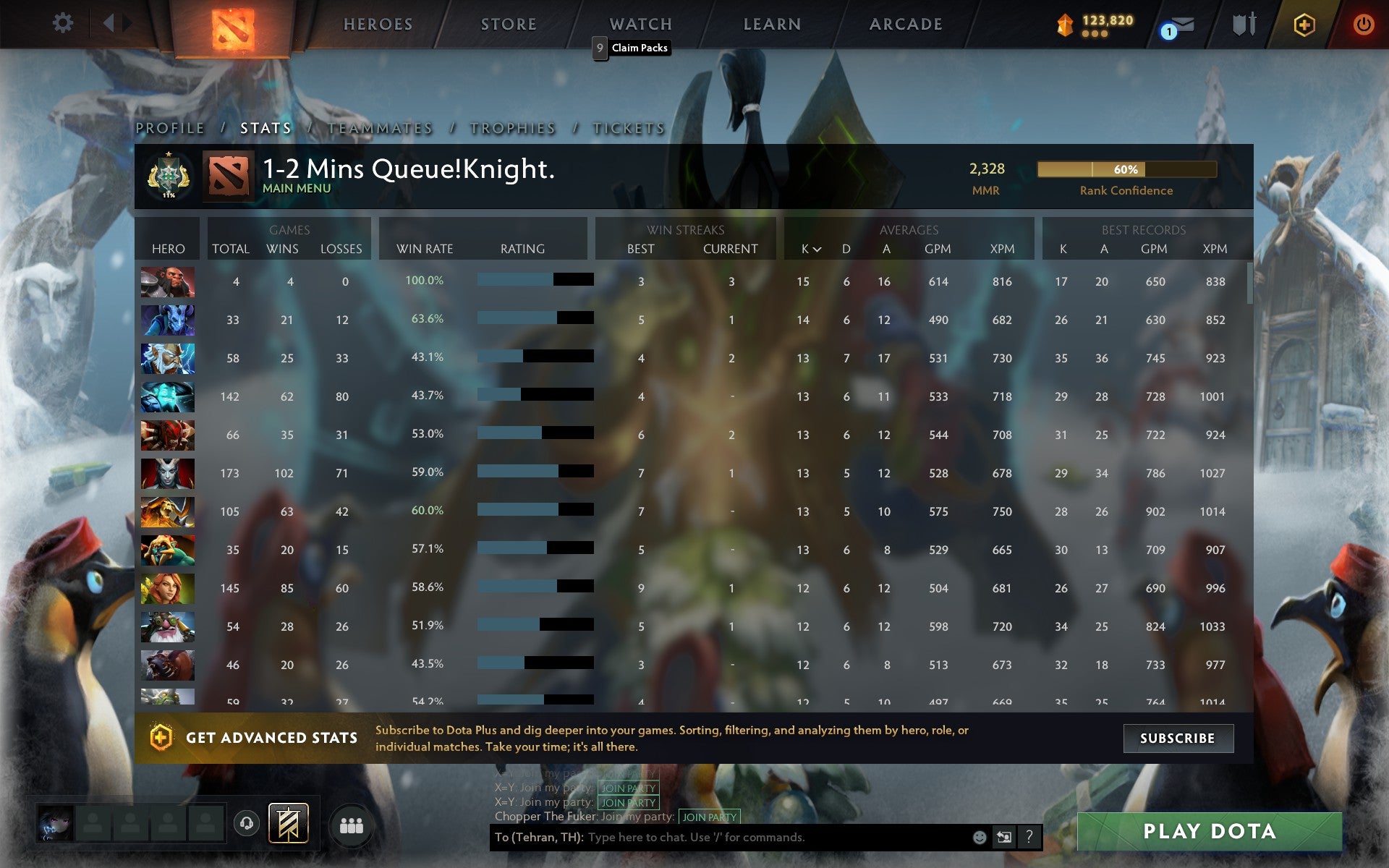This screenshot has width=1389, height=868.
Task: Open the settings gear
Action: click(x=64, y=22)
